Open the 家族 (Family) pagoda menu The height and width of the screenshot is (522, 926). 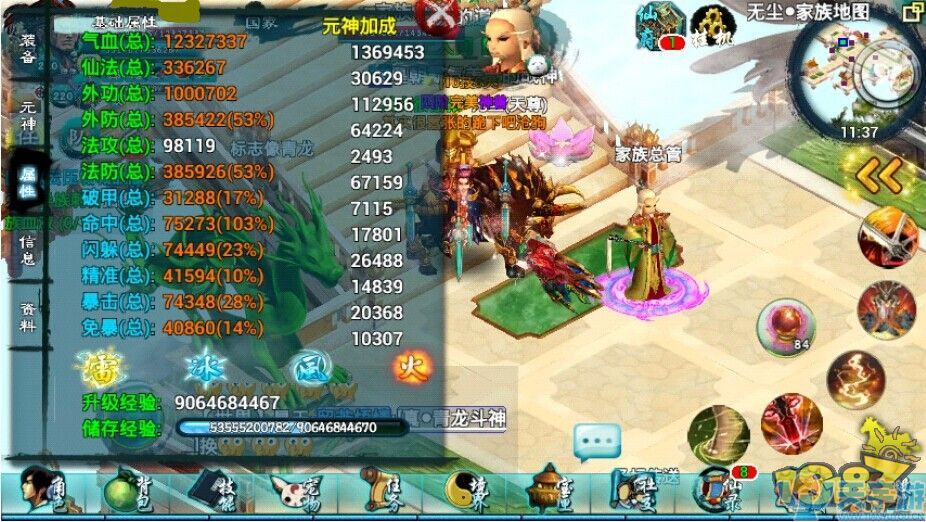[550, 491]
